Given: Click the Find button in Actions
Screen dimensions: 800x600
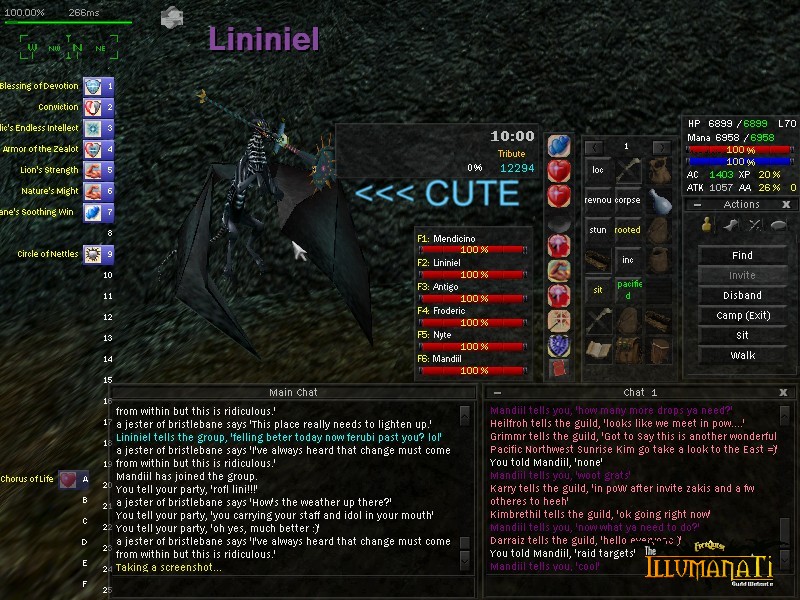Looking at the screenshot, I should pyautogui.click(x=742, y=255).
